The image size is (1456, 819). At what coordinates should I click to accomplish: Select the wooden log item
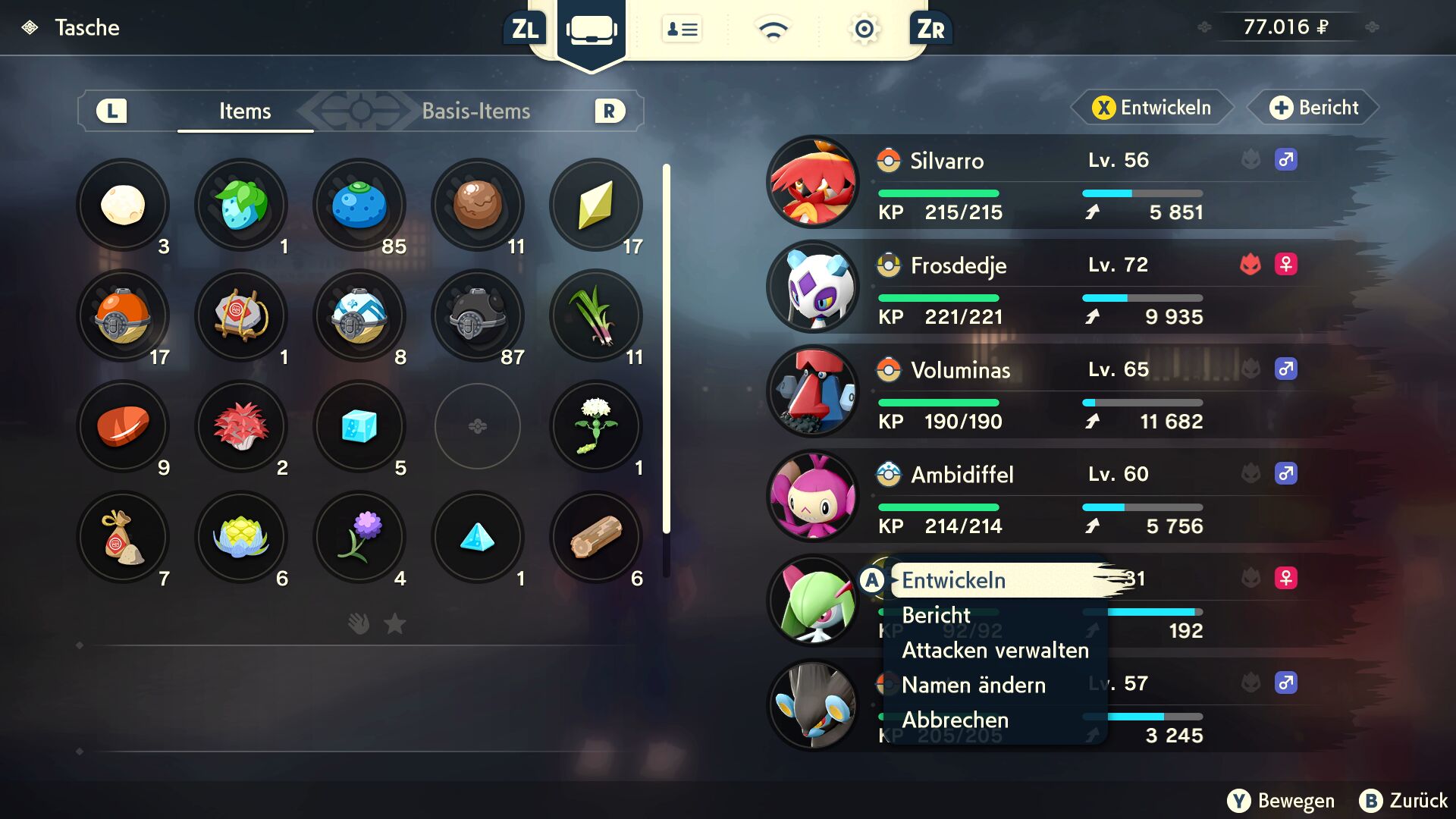[x=596, y=537]
